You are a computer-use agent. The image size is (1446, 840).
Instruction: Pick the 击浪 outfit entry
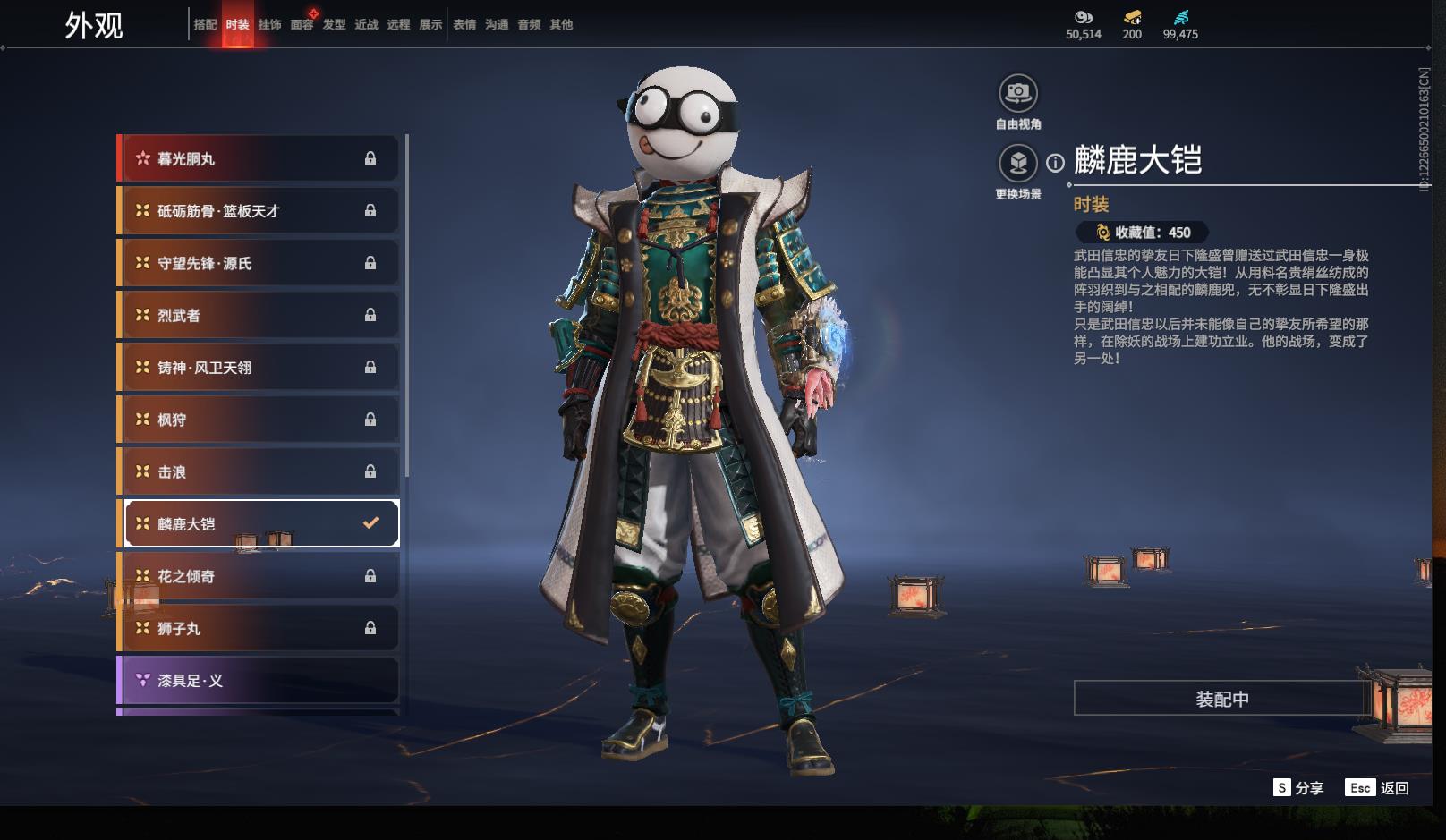pyautogui.click(x=259, y=472)
